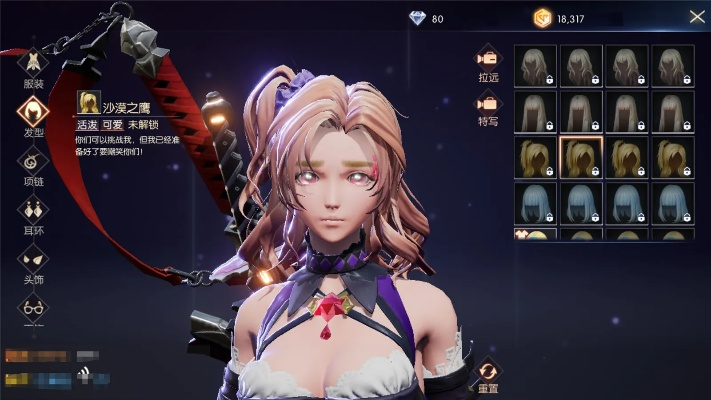Reset appearance with the 重置 button
711x400 pixels.
tap(488, 375)
